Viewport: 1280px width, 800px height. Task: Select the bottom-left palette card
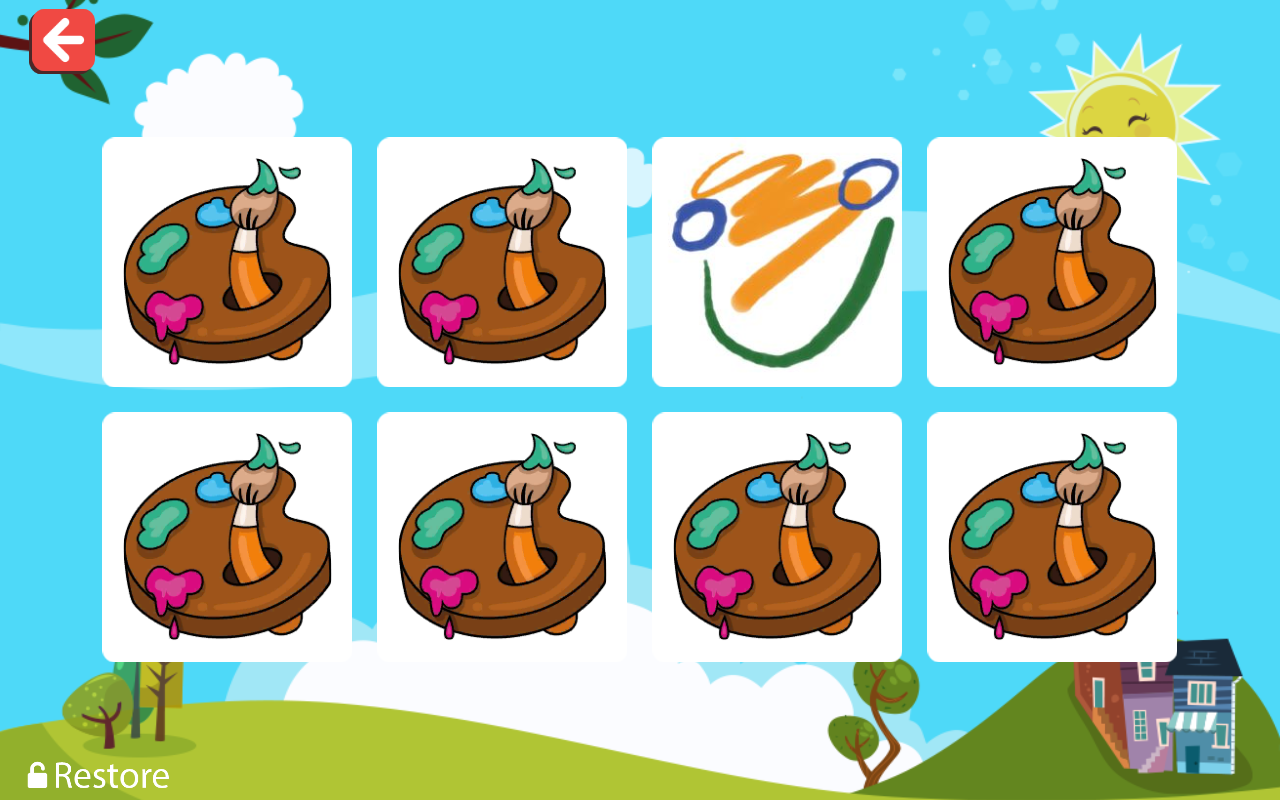pyautogui.click(x=227, y=536)
